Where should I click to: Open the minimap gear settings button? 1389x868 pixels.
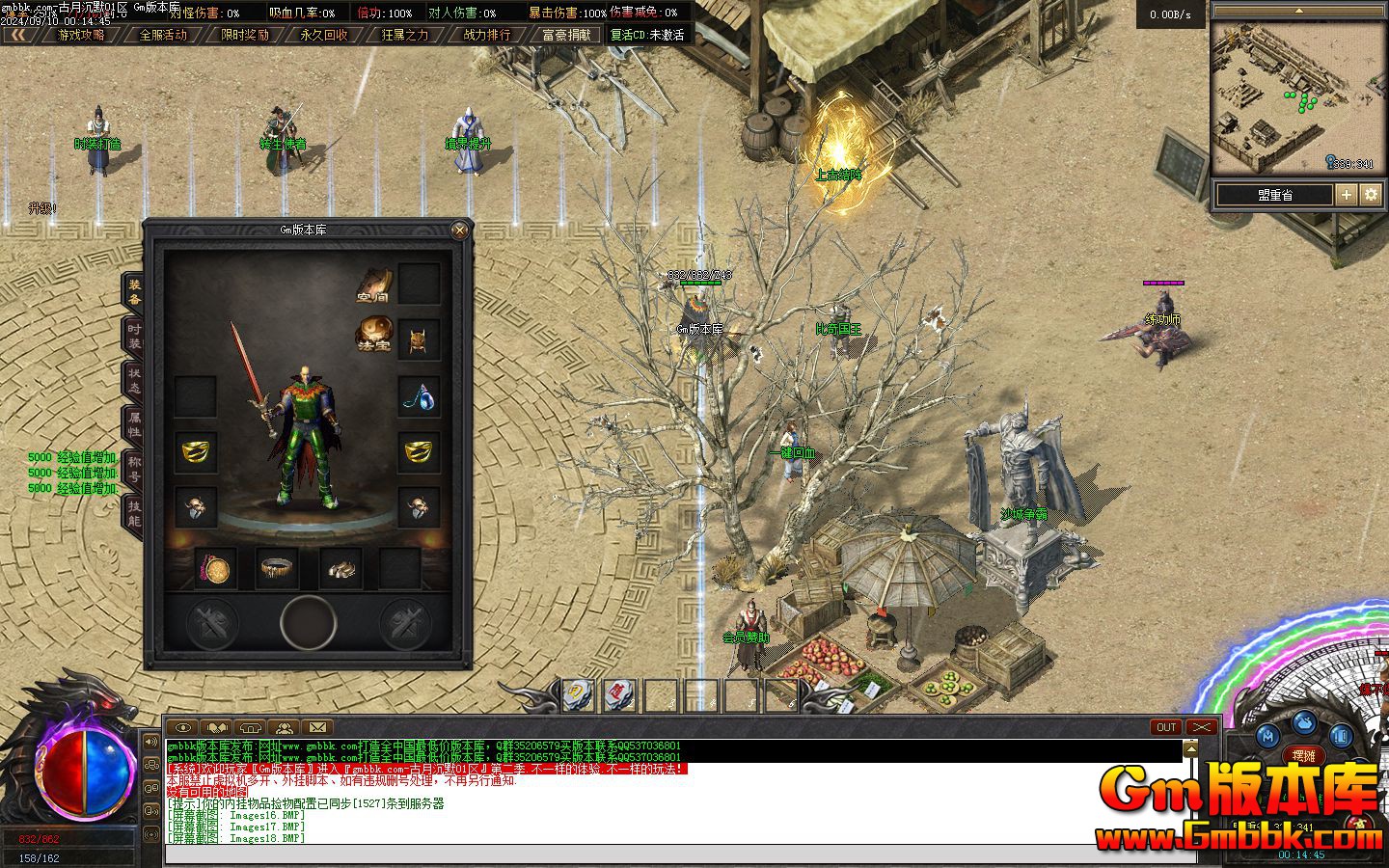[x=1371, y=195]
